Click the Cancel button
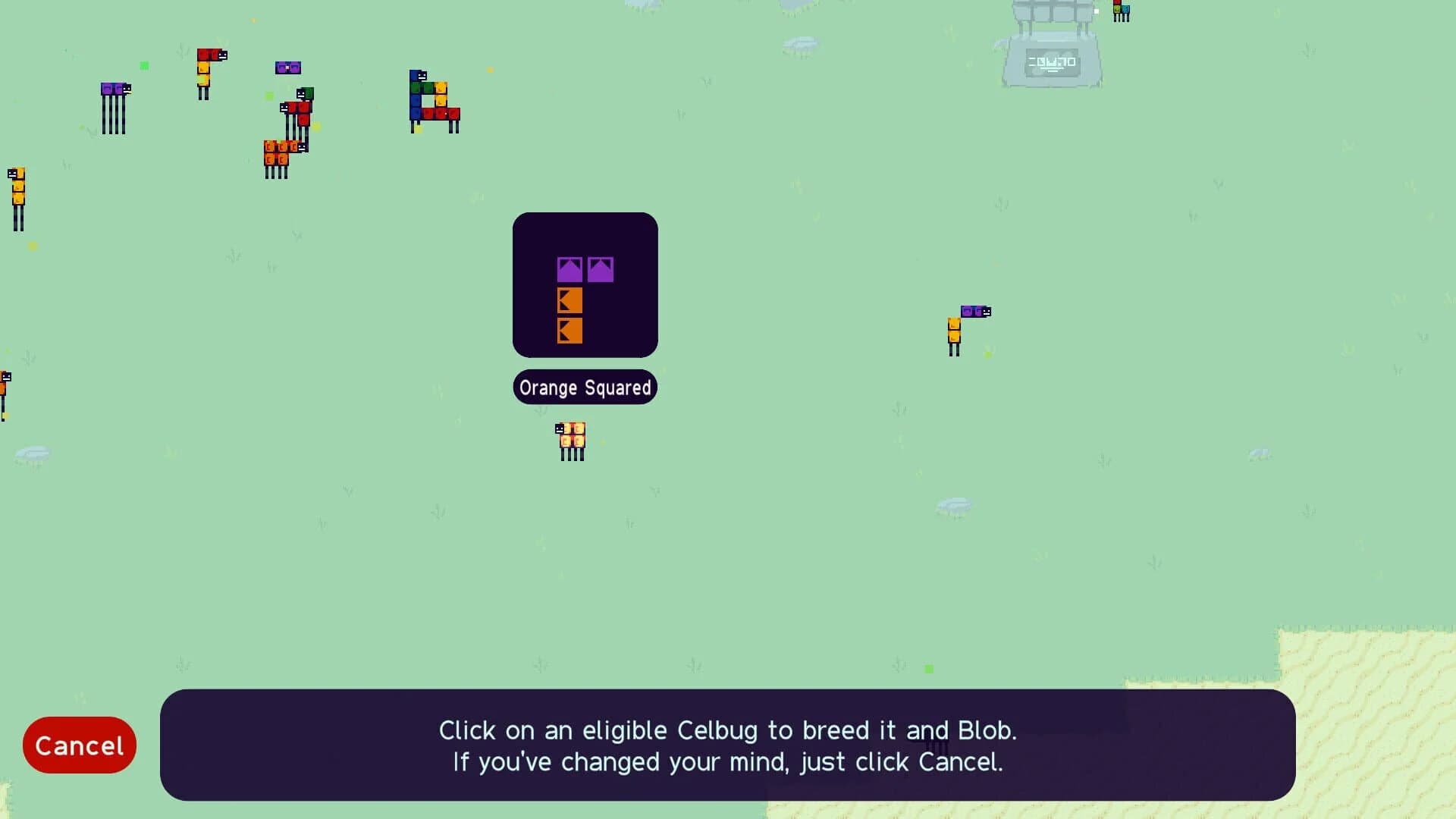The image size is (1456, 819). pos(79,745)
